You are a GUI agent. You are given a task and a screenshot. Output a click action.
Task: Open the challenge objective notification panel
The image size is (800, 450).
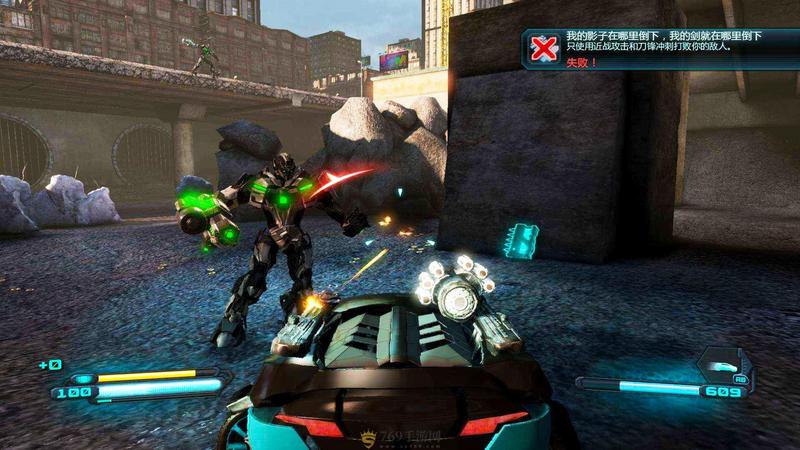pos(660,48)
